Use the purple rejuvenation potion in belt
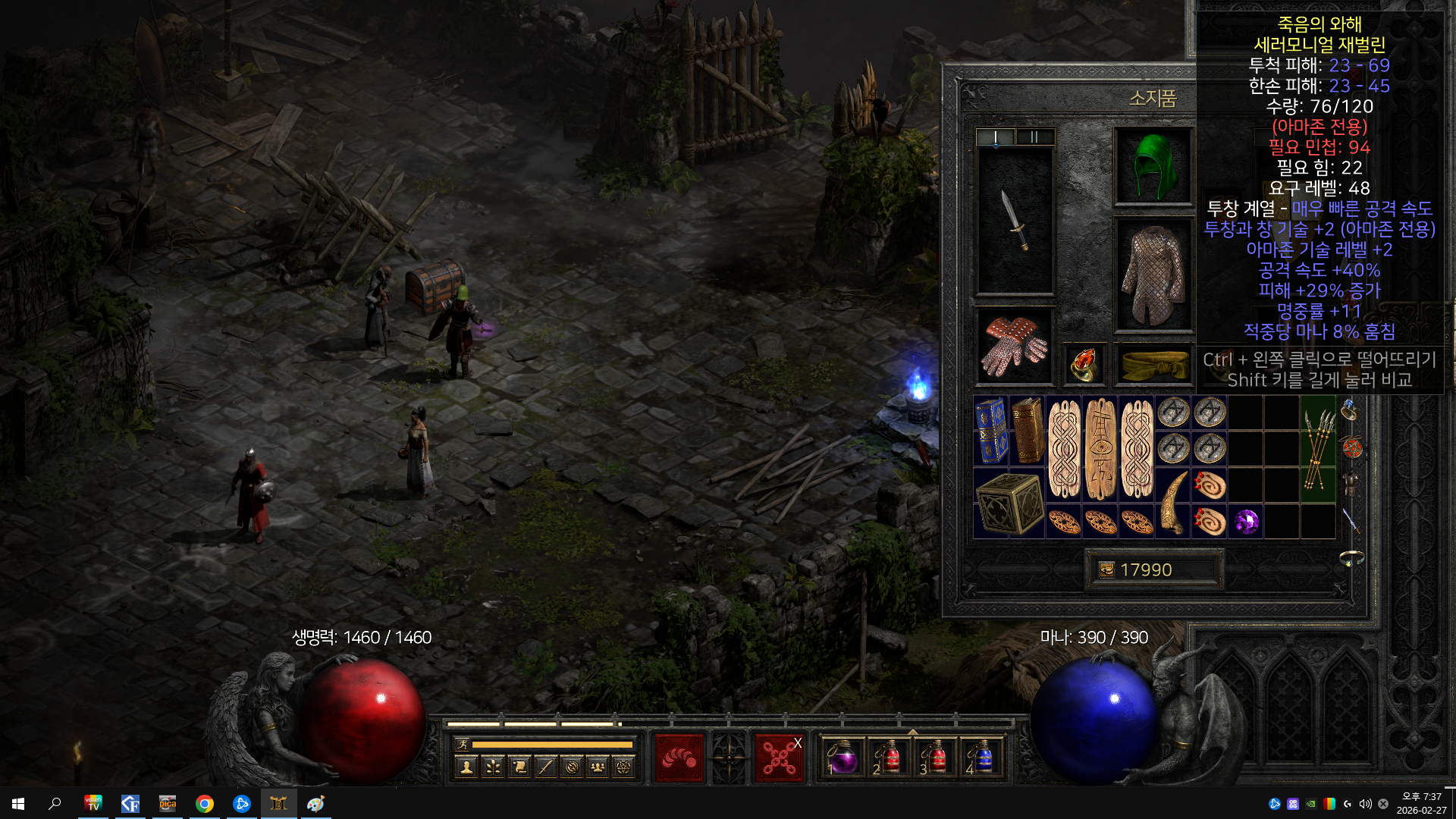 click(843, 758)
